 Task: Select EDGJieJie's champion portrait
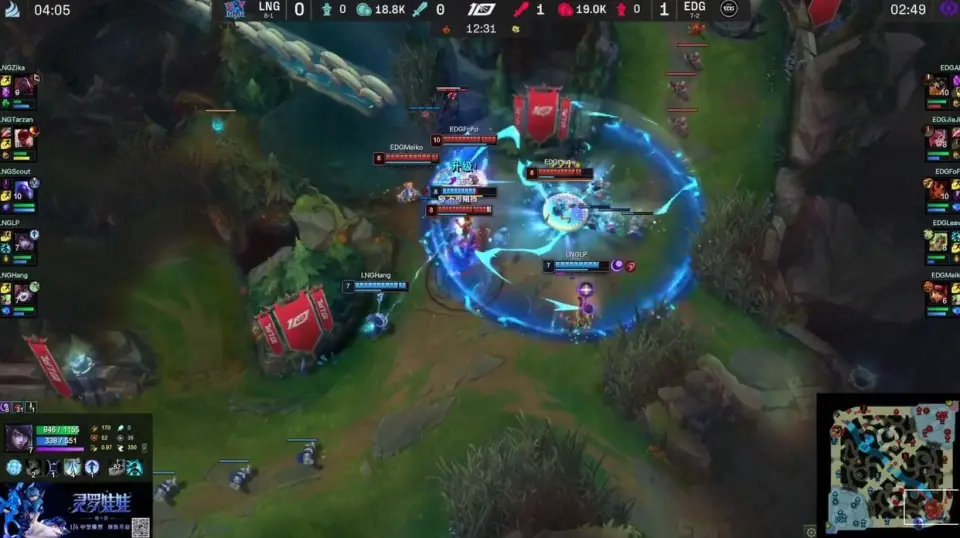(939, 137)
